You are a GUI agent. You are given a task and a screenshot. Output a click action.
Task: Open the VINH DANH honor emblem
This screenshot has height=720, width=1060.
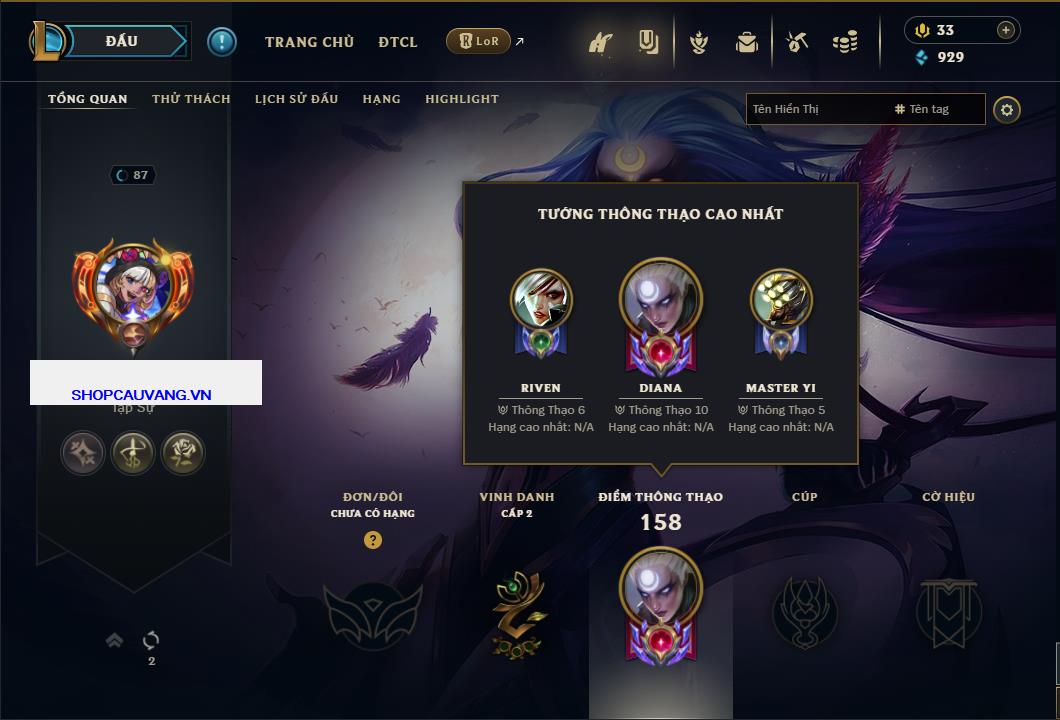point(517,614)
